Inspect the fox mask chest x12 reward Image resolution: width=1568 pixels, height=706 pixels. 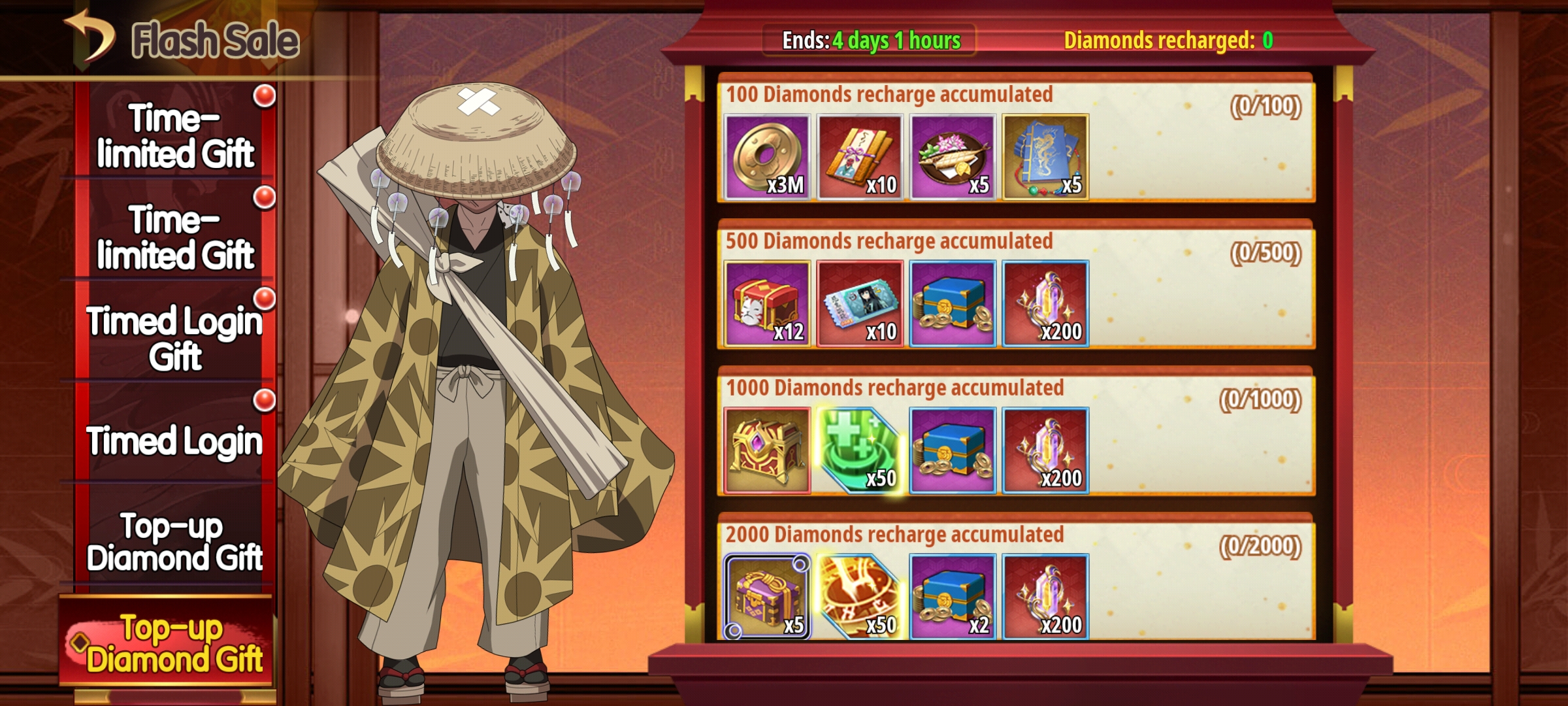point(768,304)
